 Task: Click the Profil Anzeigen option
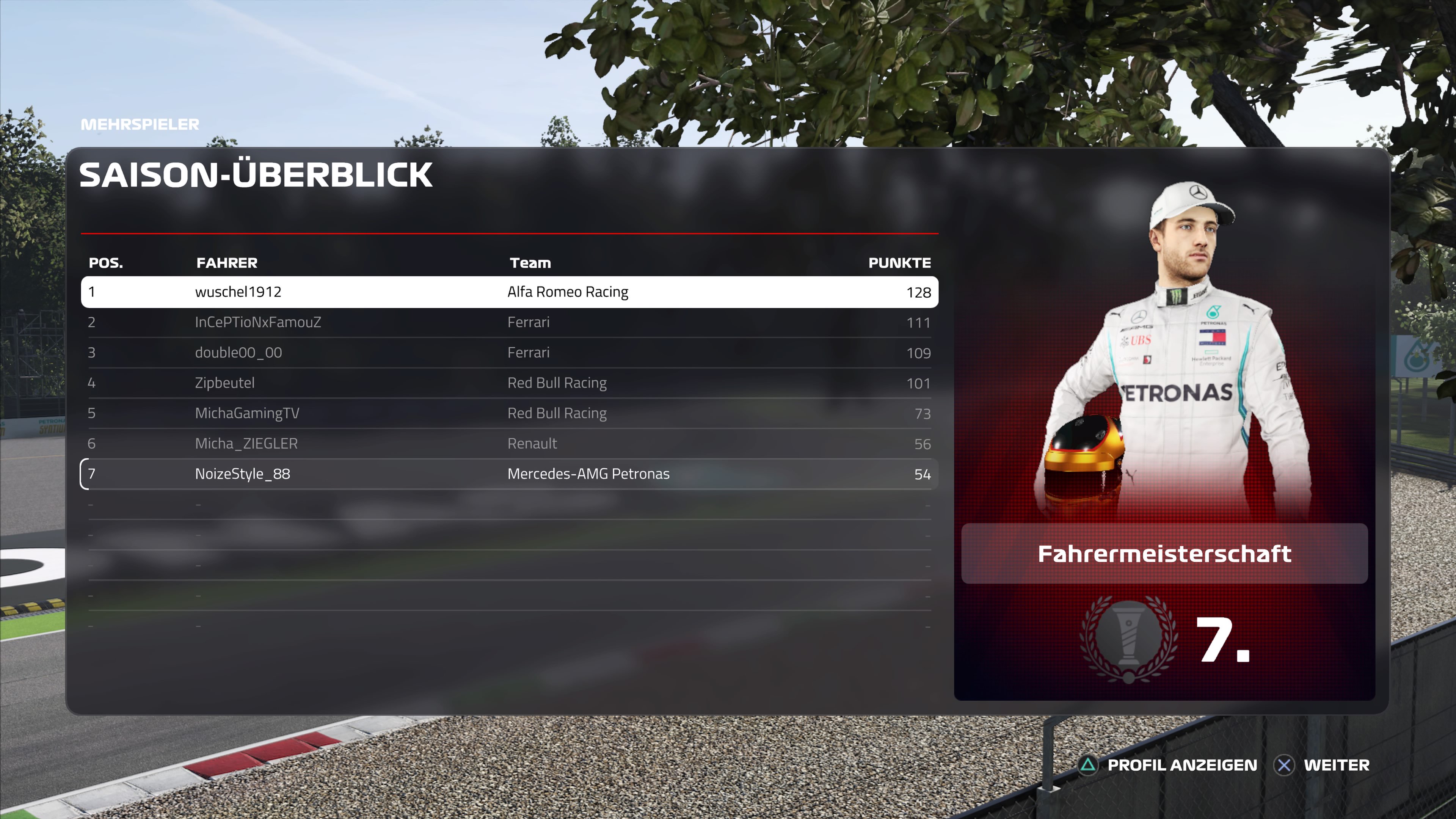click(1169, 765)
